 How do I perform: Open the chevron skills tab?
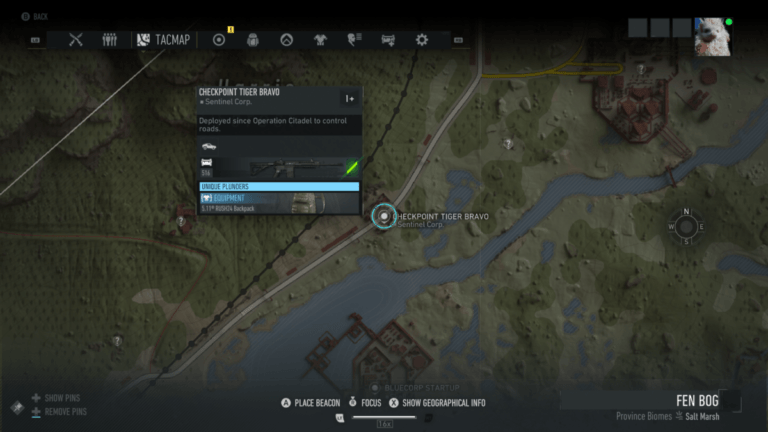click(x=286, y=40)
